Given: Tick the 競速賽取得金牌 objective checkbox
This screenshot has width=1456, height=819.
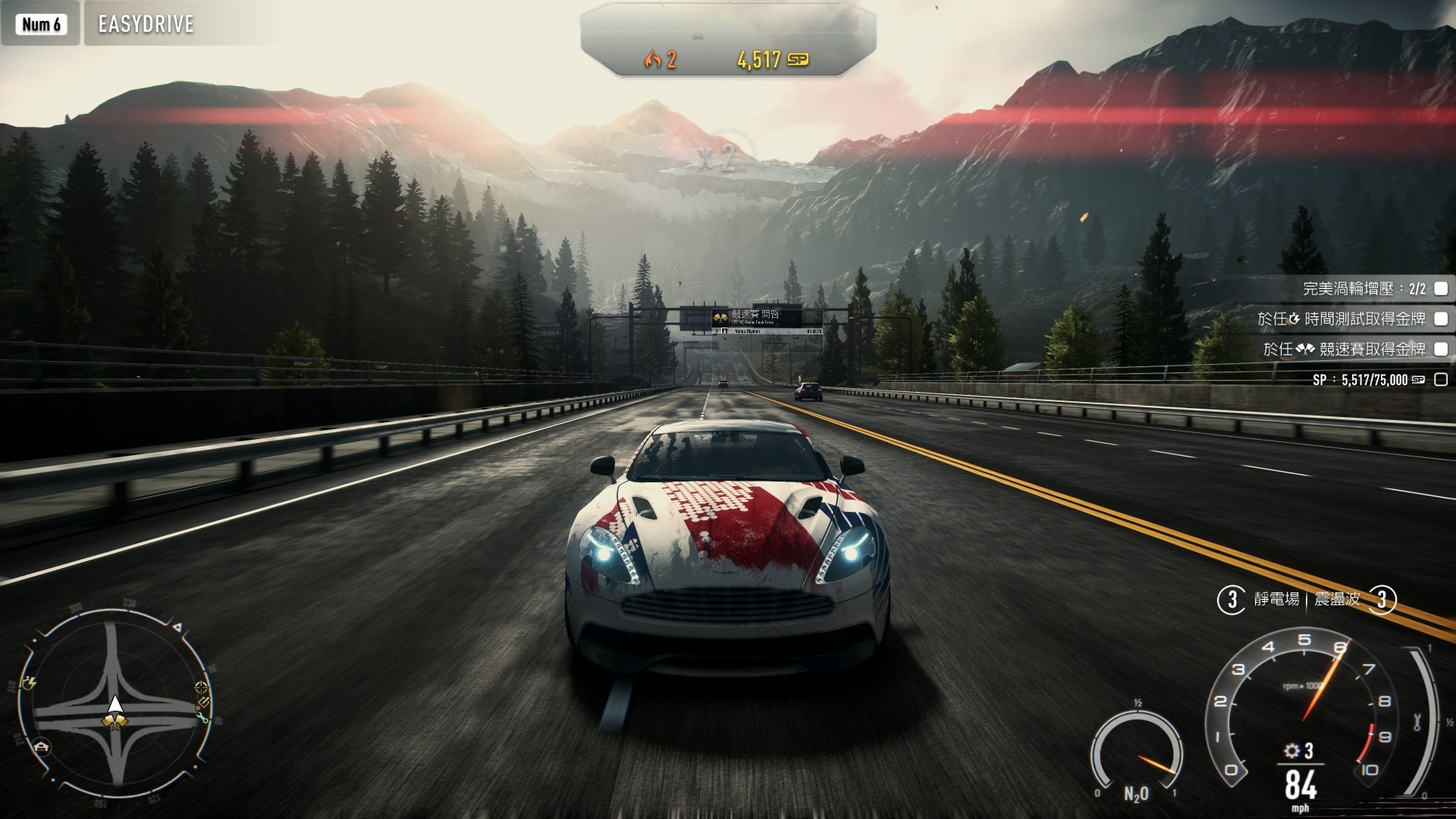Looking at the screenshot, I should [x=1441, y=349].
